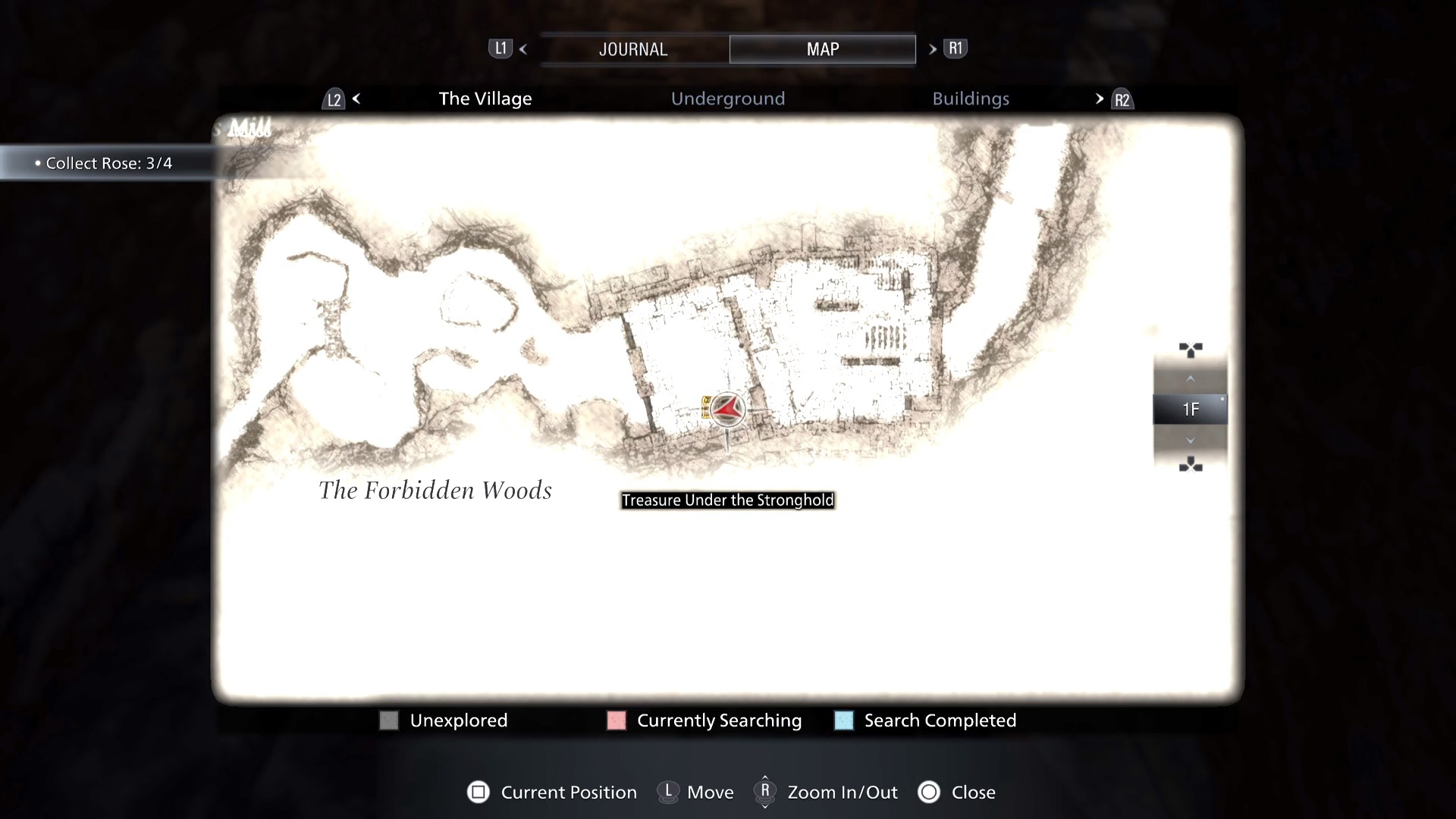Click the L1 shoulder button prompt
The image size is (1456, 819).
(500, 48)
